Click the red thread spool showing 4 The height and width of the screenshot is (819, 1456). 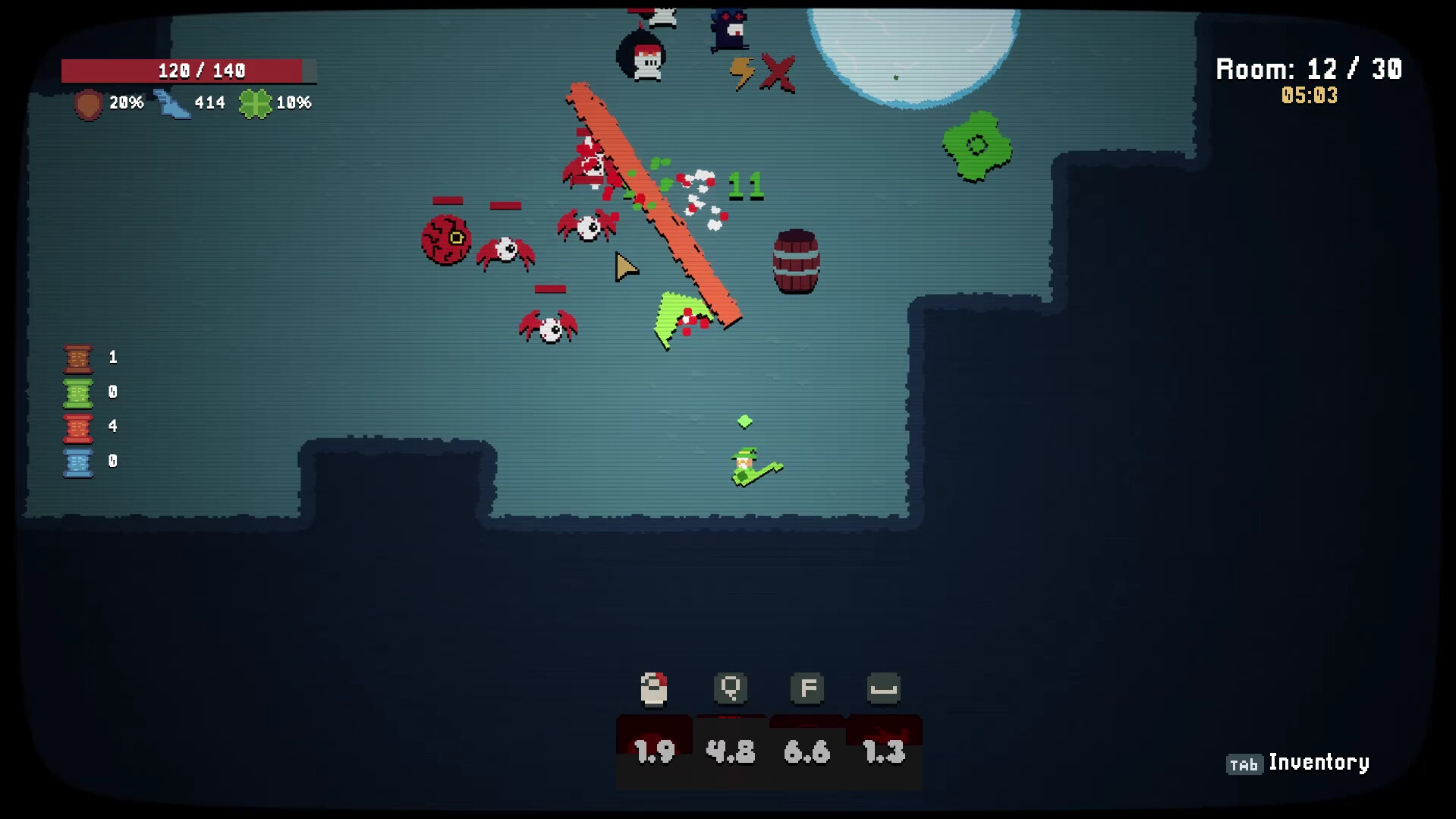[x=78, y=427]
